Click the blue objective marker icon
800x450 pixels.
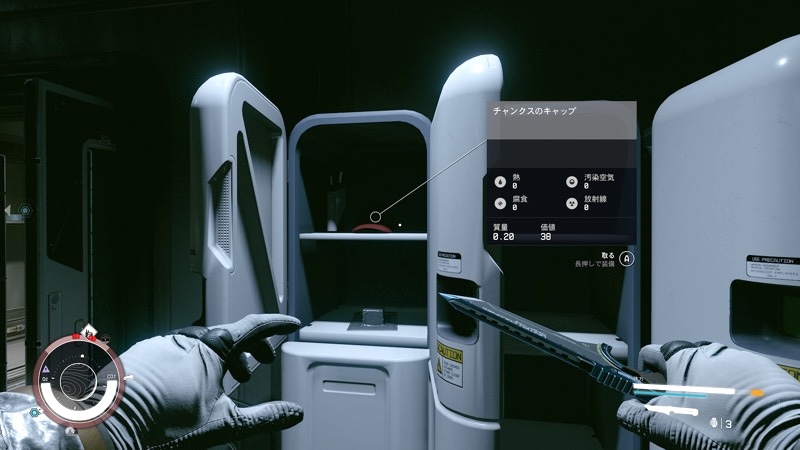point(24,211)
